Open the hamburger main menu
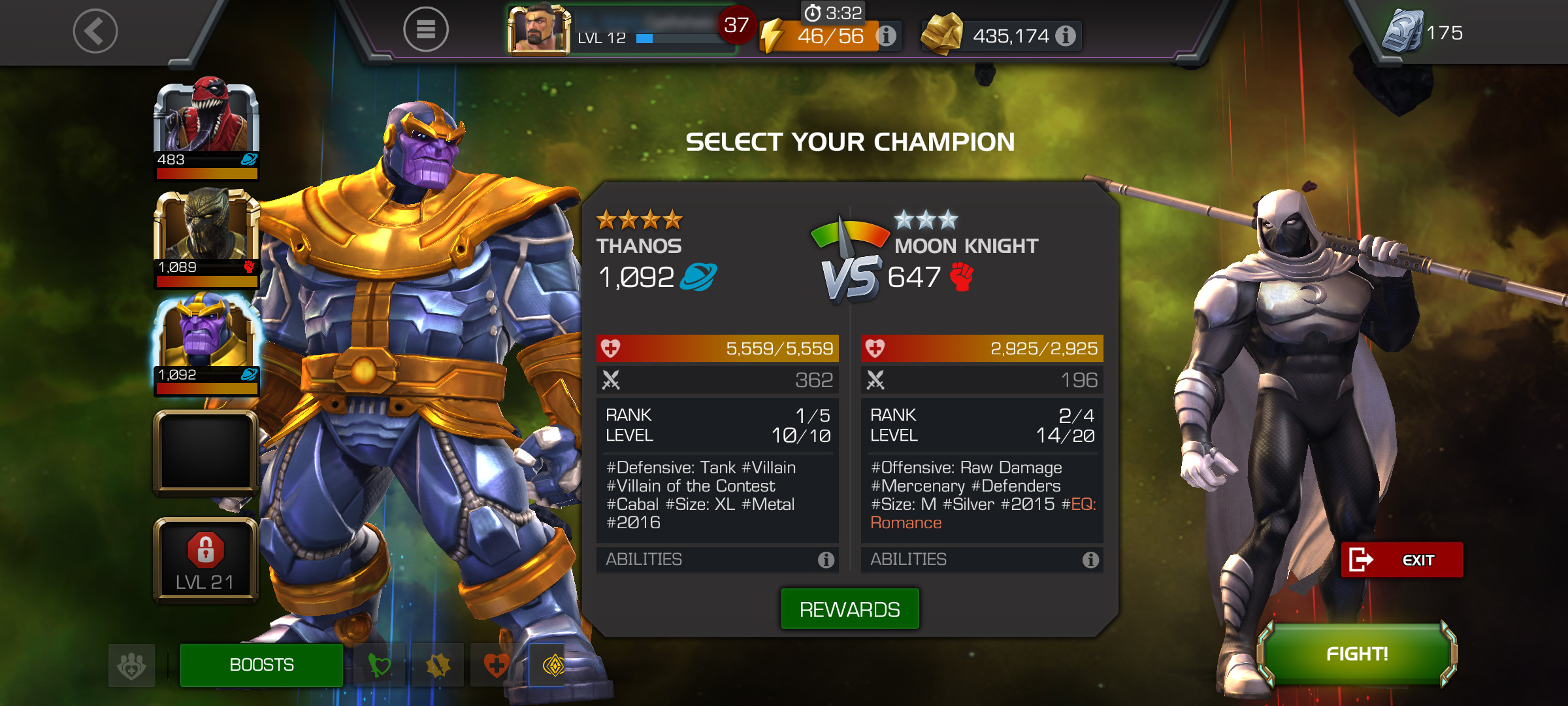 [x=425, y=29]
